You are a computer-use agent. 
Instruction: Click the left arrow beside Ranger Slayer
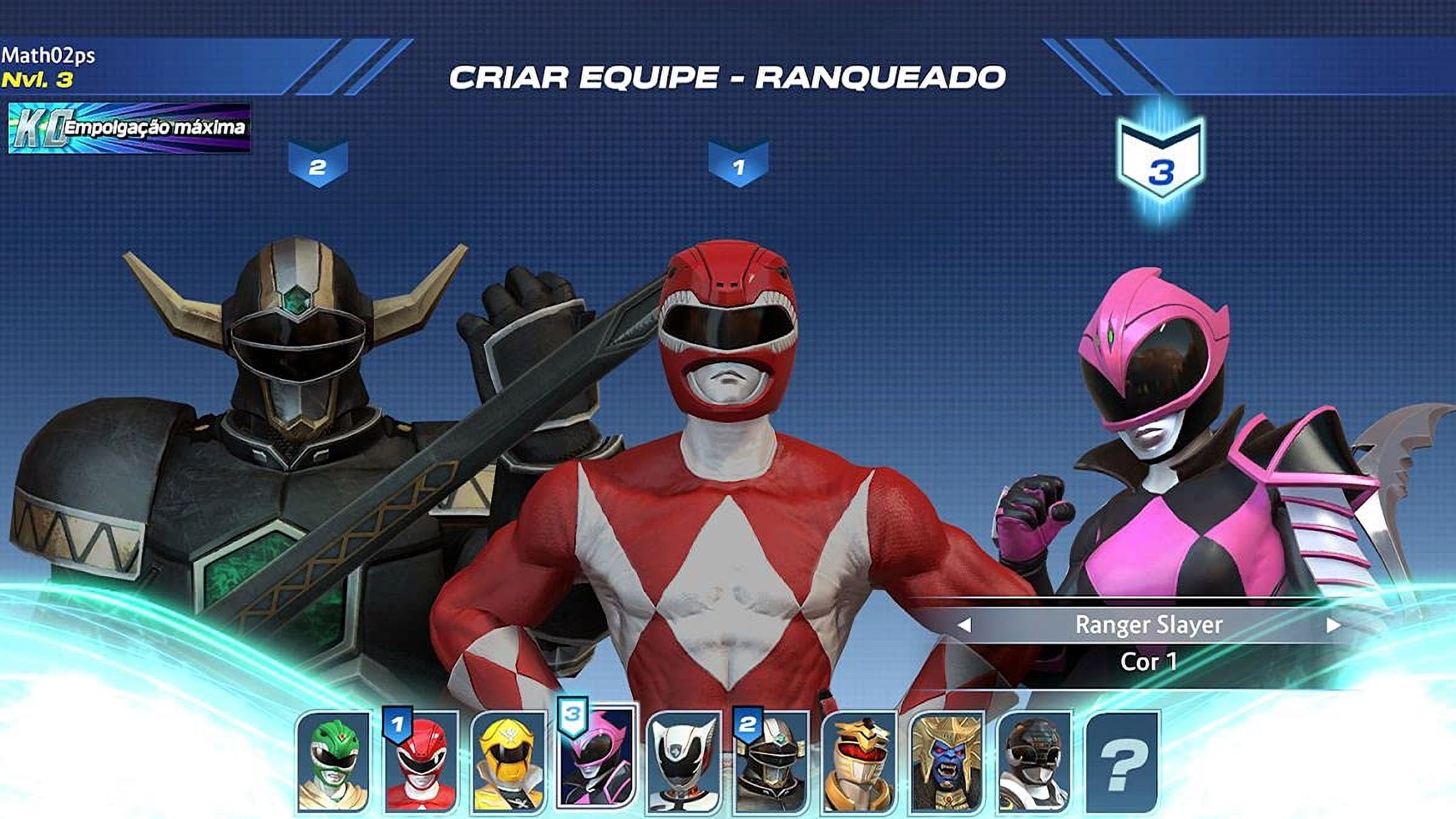965,625
